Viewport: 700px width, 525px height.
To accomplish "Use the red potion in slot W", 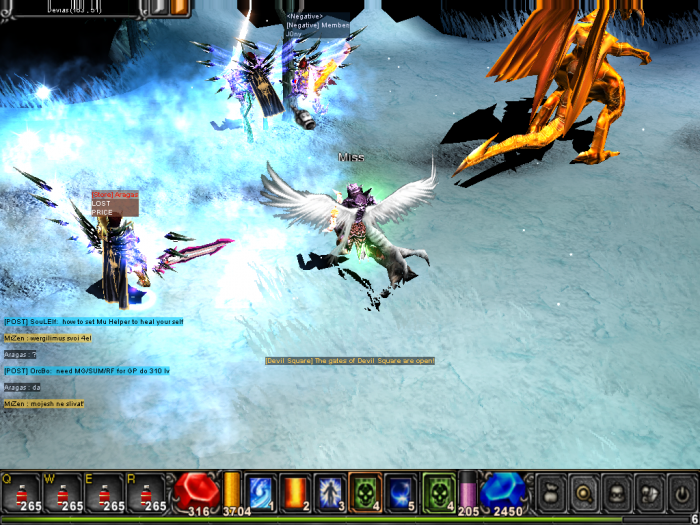I will [64, 493].
